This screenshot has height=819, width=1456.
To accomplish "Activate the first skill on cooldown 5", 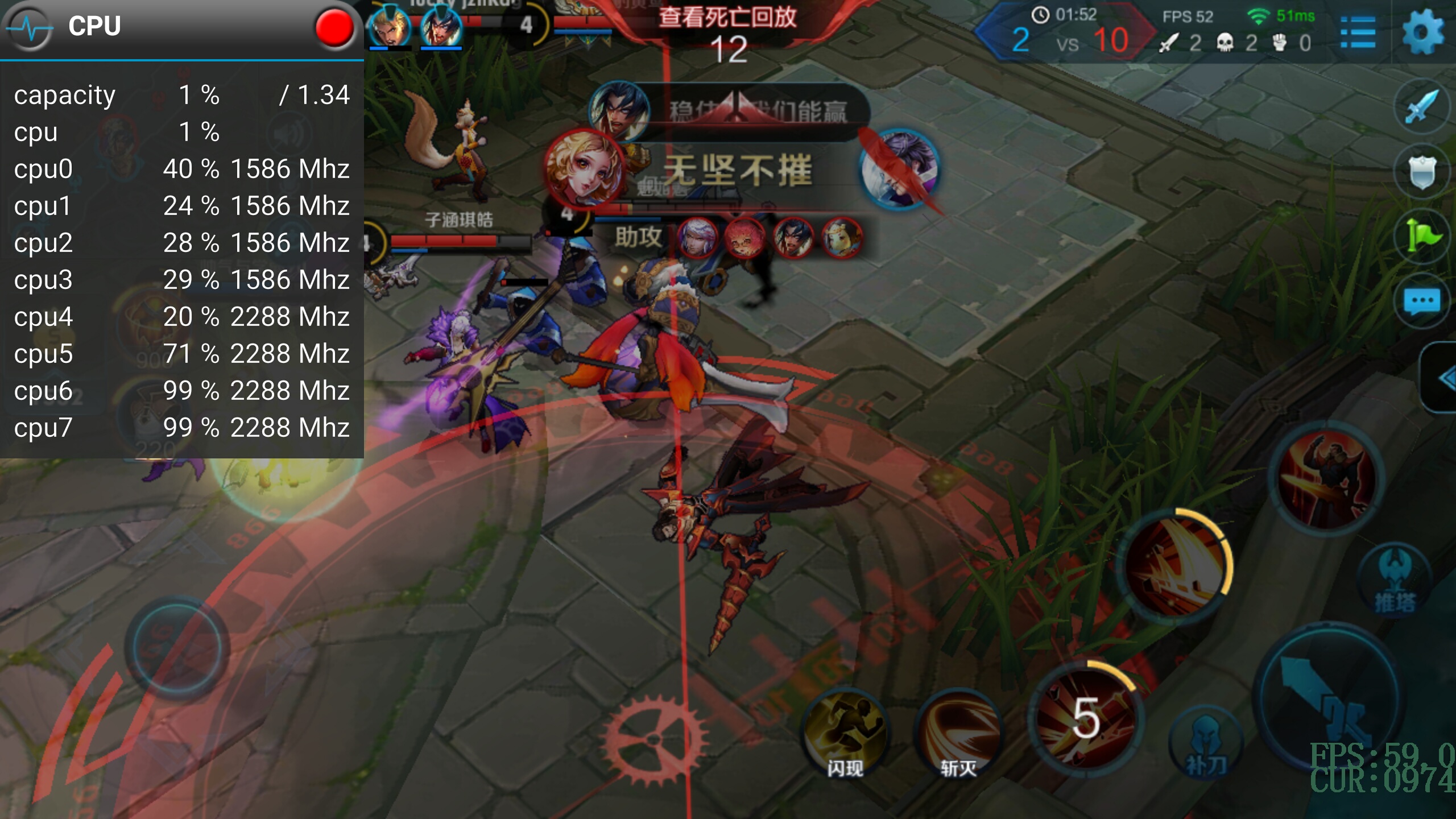I will [x=1085, y=718].
